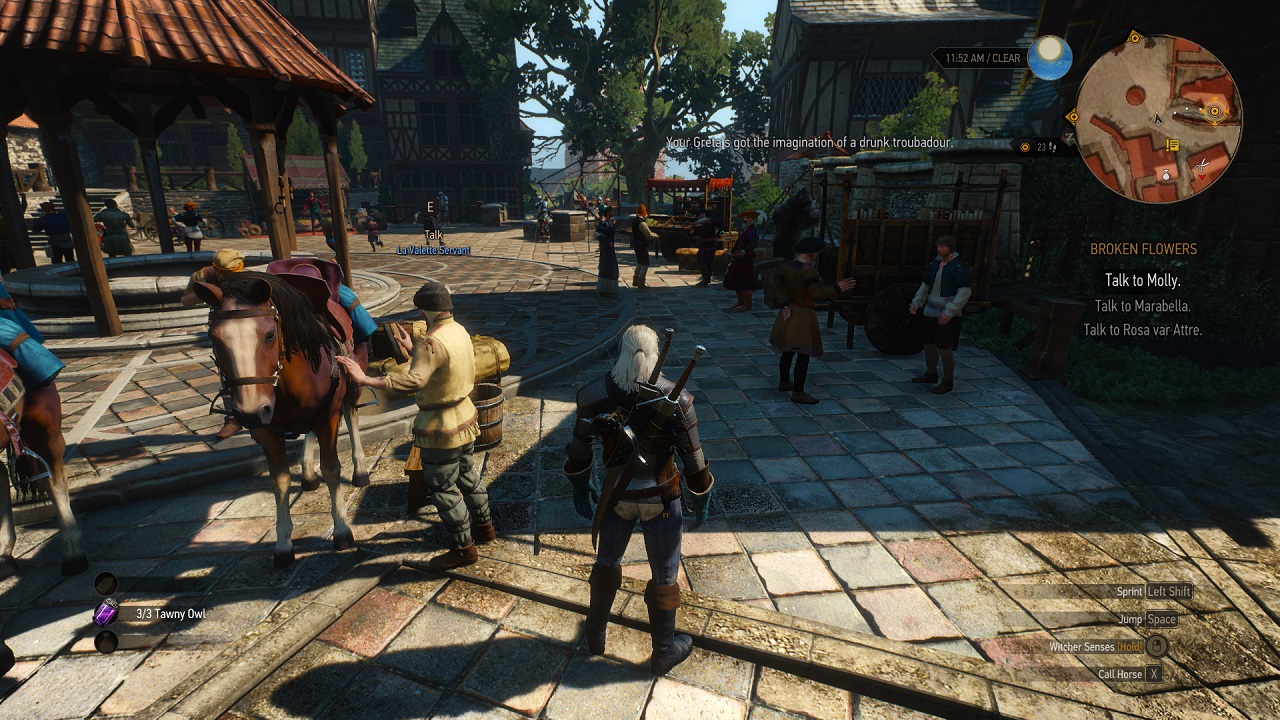Viewport: 1280px width, 720px height.
Task: Click the diamond waypoint marker atop the minimap
Action: coord(1134,36)
